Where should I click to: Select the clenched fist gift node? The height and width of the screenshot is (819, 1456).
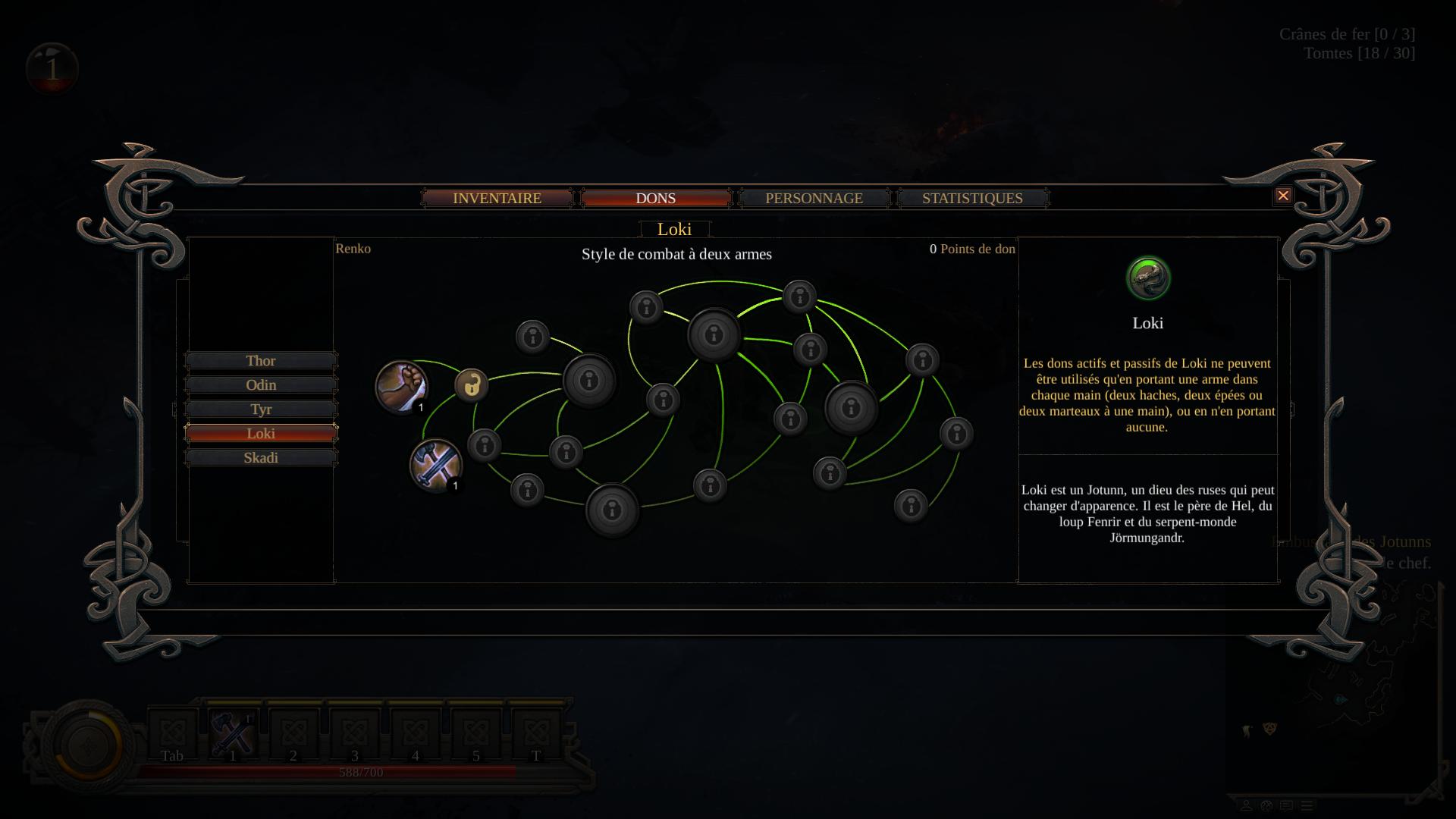401,386
